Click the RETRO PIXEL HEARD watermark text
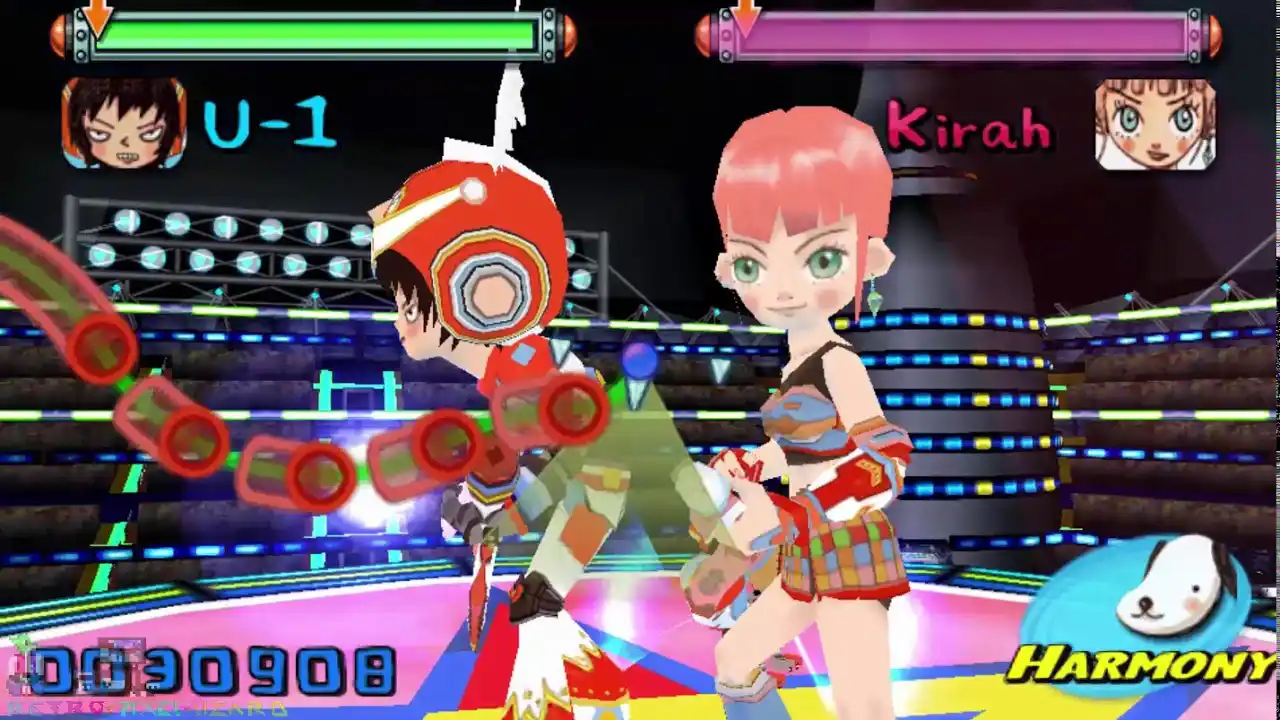Screen dimensions: 1280x720 click(150, 706)
